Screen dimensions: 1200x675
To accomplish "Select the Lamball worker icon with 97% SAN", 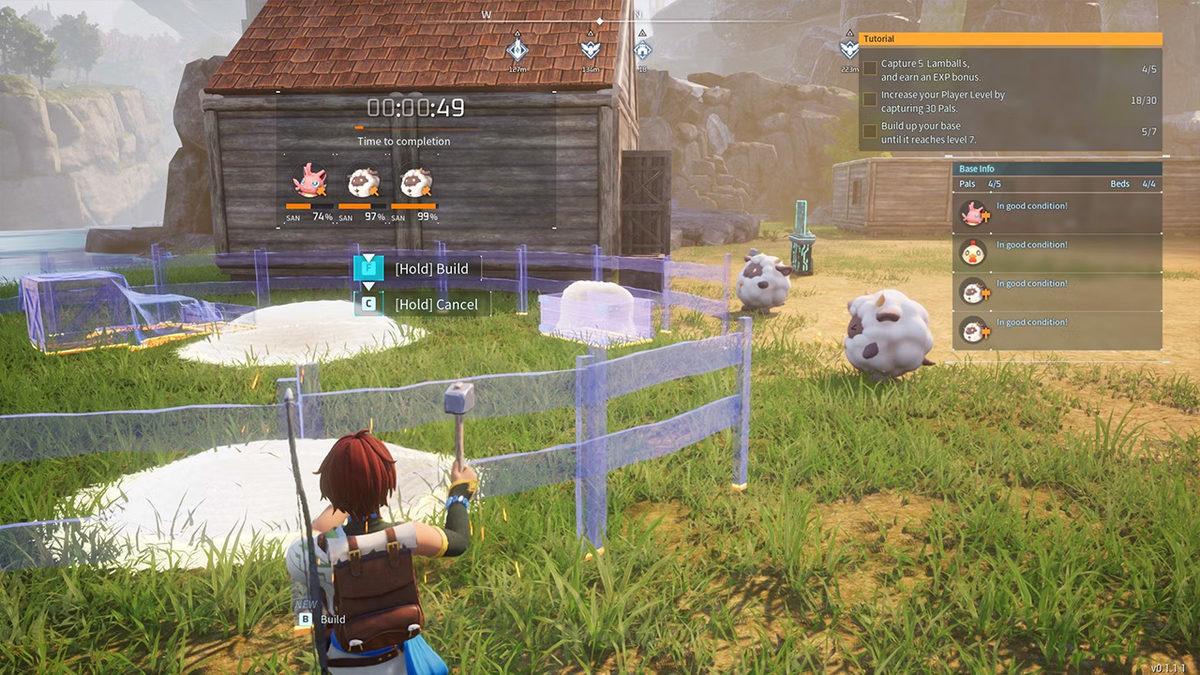I will 362,182.
